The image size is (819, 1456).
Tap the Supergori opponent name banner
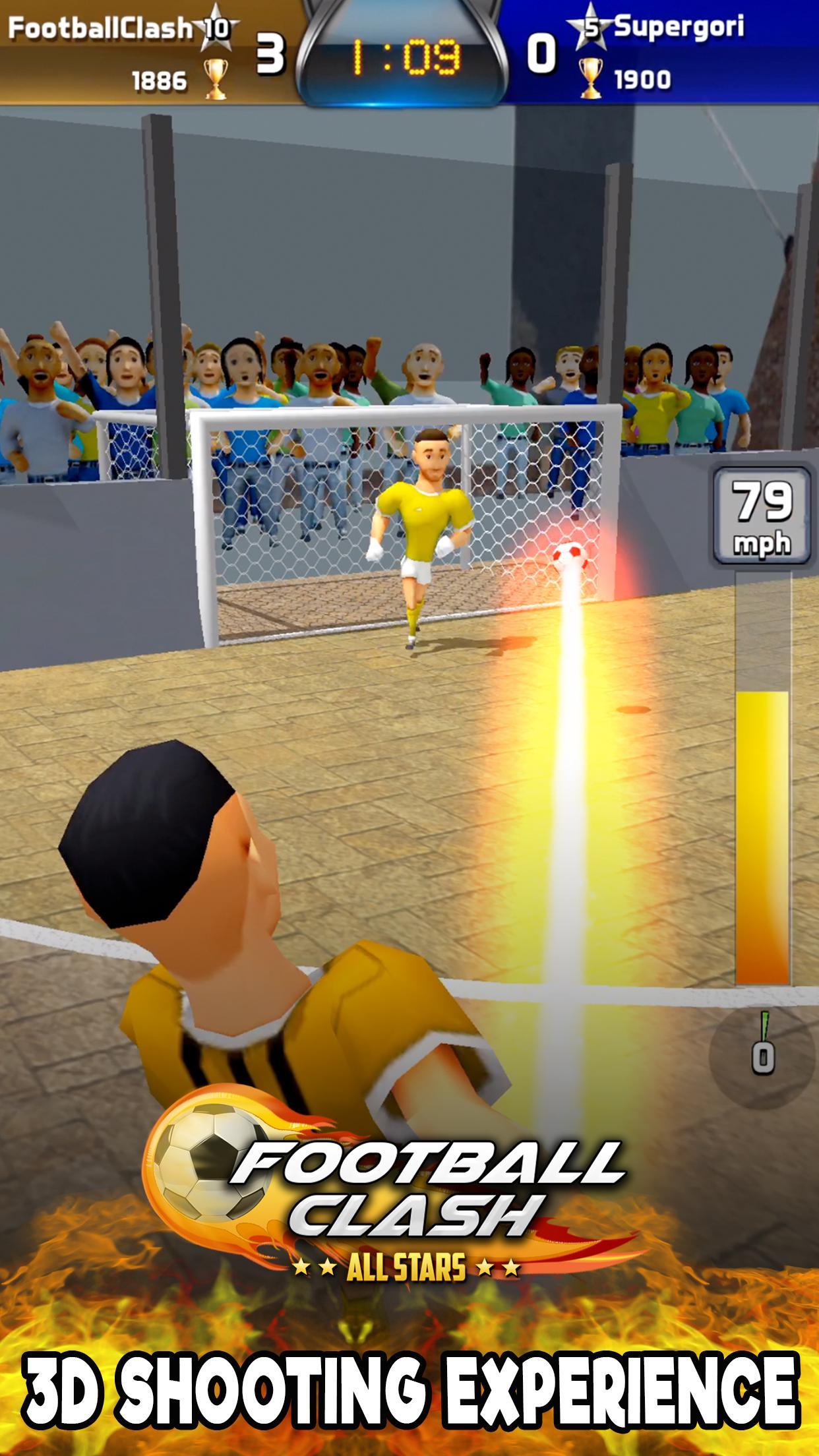[679, 28]
